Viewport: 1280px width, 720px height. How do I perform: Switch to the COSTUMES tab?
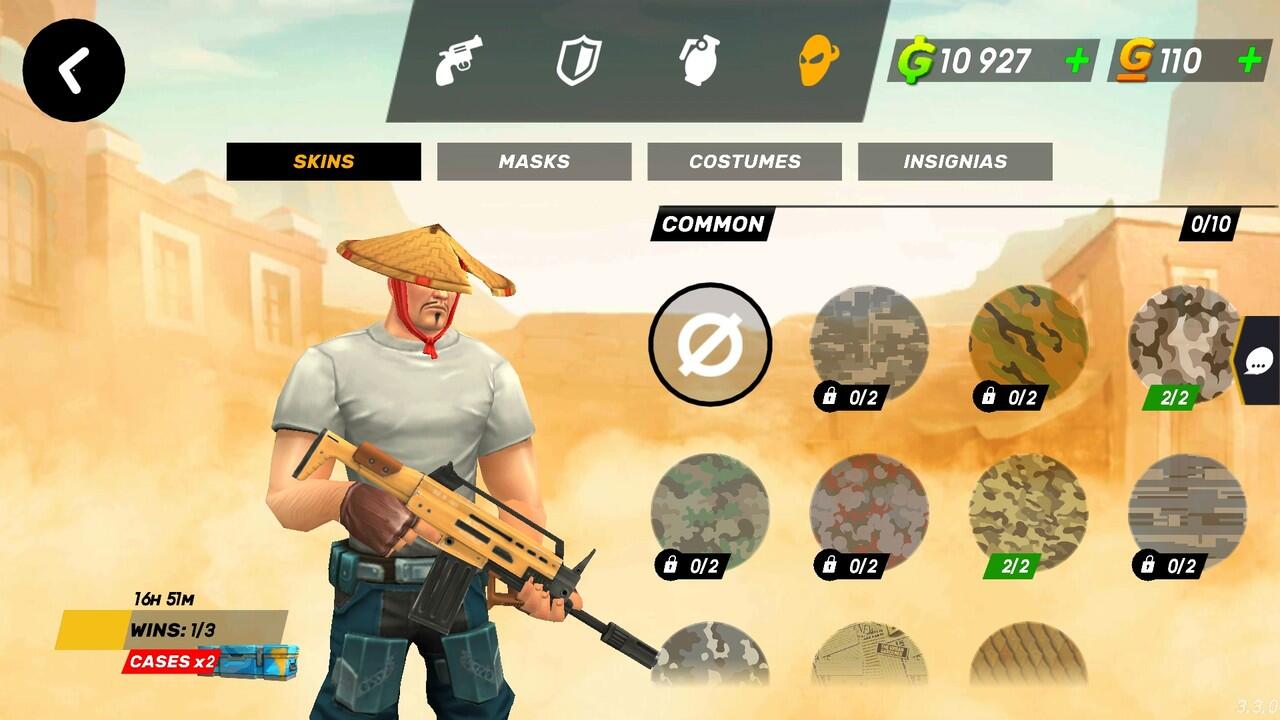(x=746, y=161)
